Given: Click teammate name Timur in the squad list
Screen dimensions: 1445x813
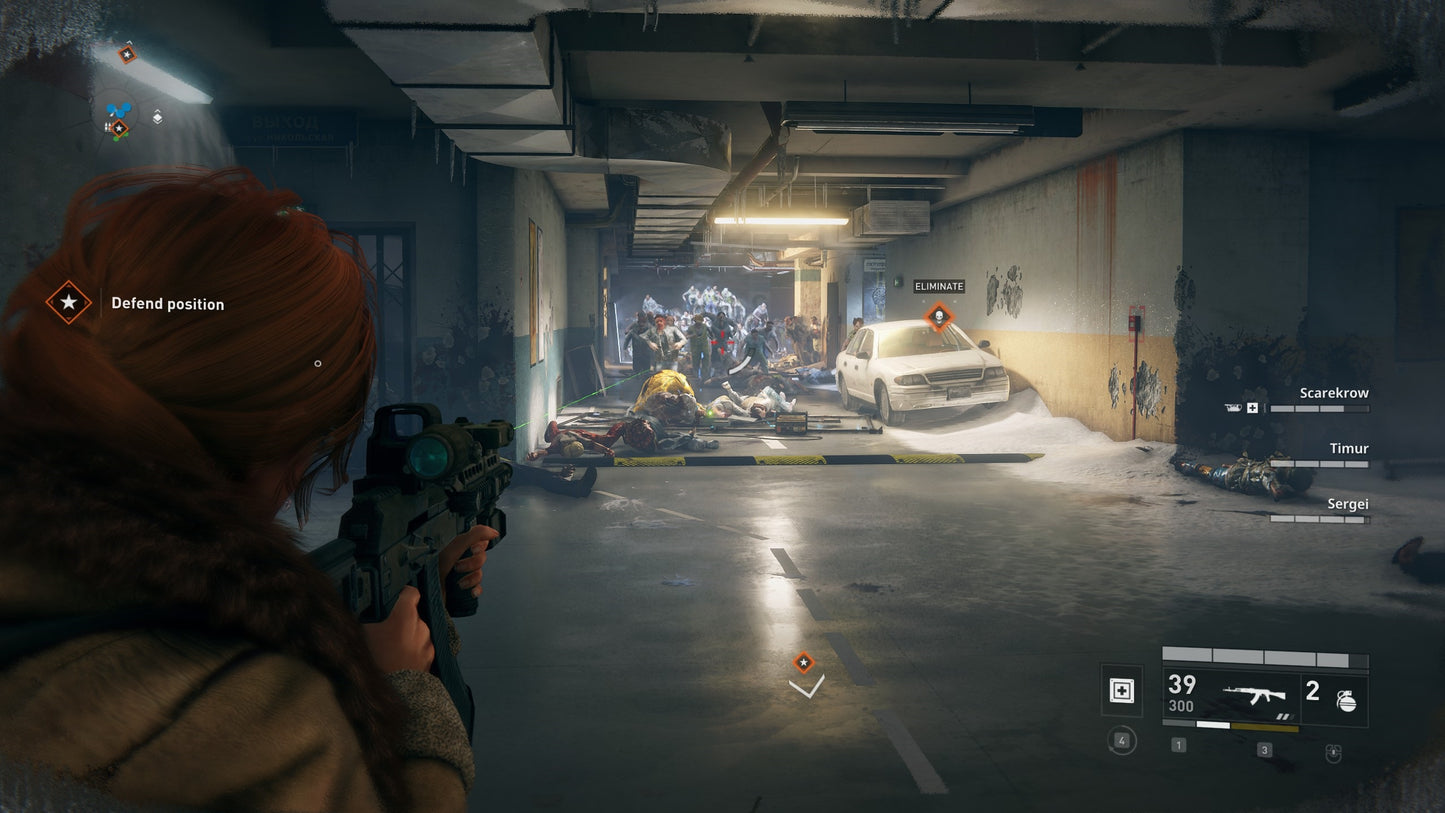Looking at the screenshot, I should [1348, 448].
